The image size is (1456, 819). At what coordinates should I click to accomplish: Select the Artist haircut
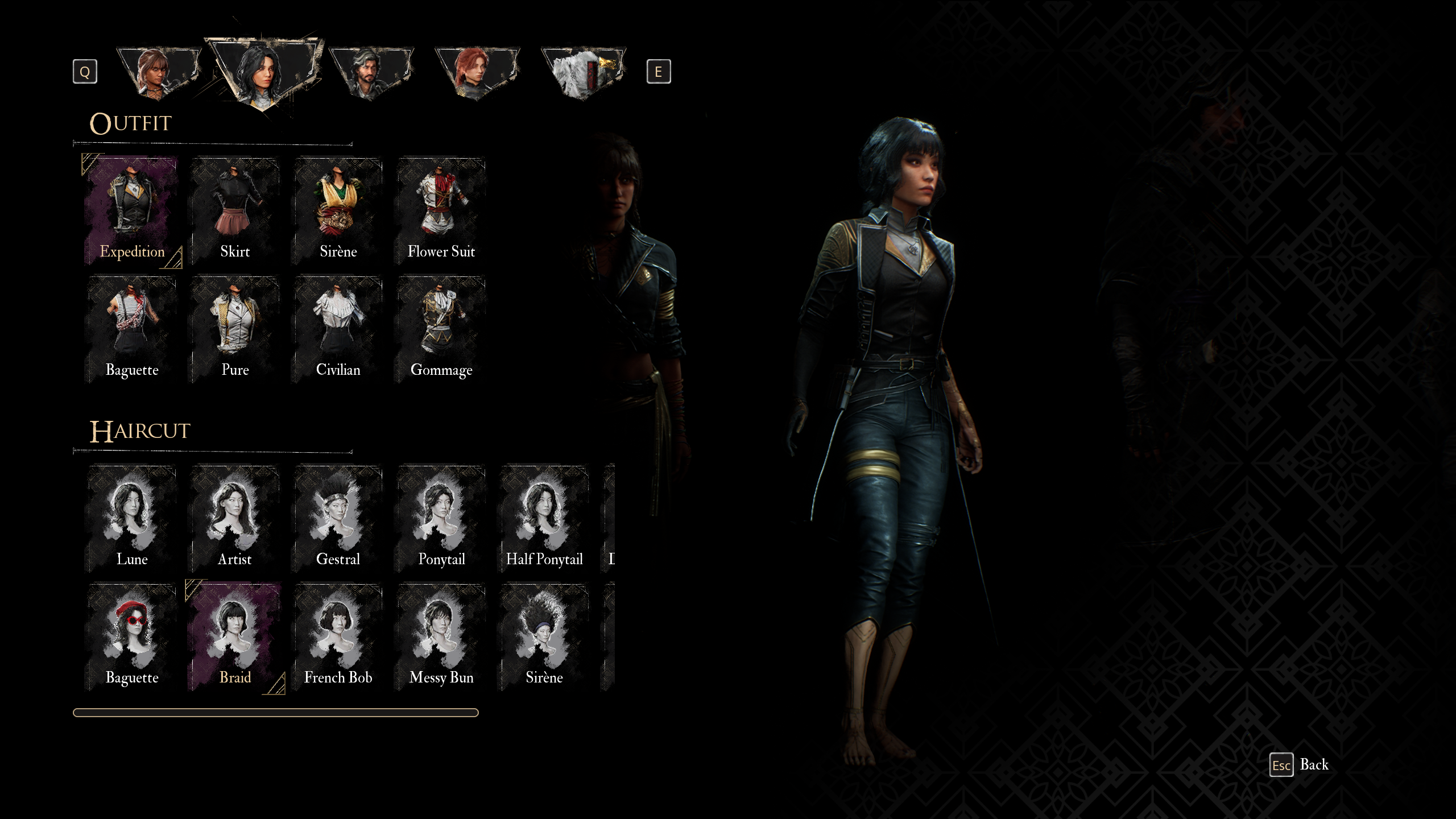tap(235, 518)
